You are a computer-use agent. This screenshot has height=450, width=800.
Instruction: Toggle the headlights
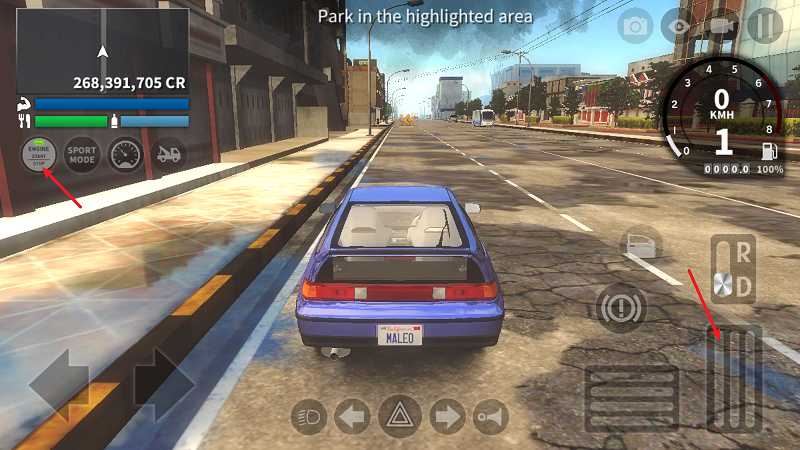[x=310, y=416]
